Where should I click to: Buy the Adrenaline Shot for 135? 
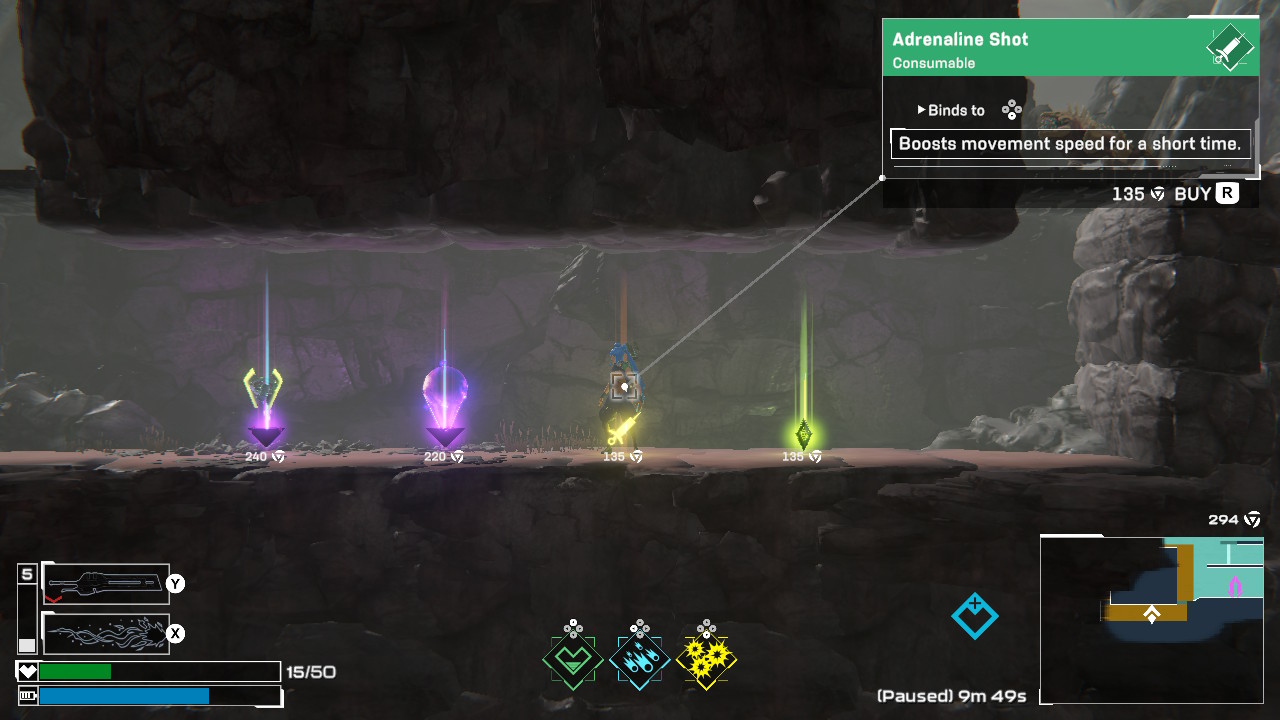point(1206,194)
